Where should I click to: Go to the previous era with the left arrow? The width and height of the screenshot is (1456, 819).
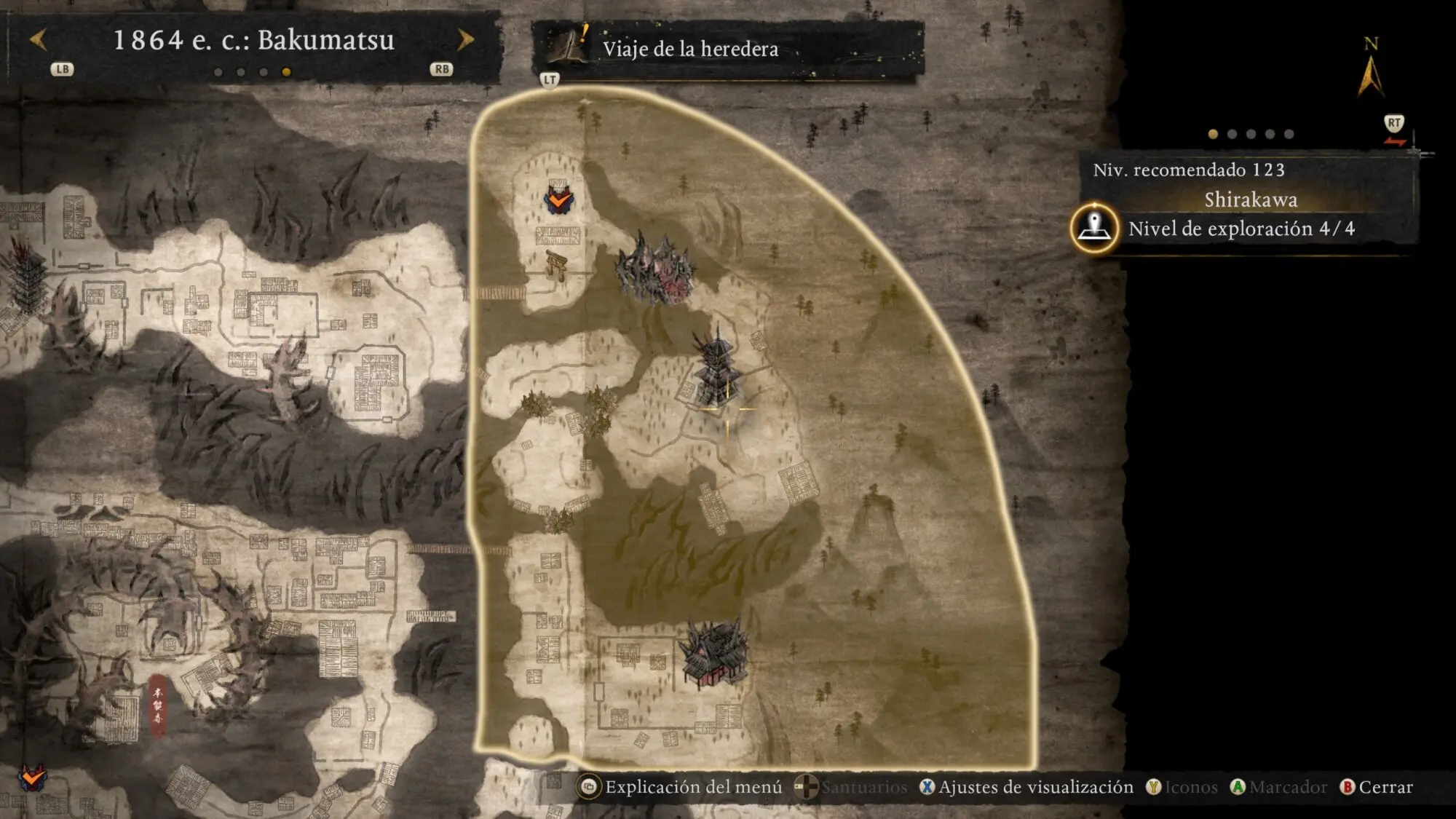point(39,40)
